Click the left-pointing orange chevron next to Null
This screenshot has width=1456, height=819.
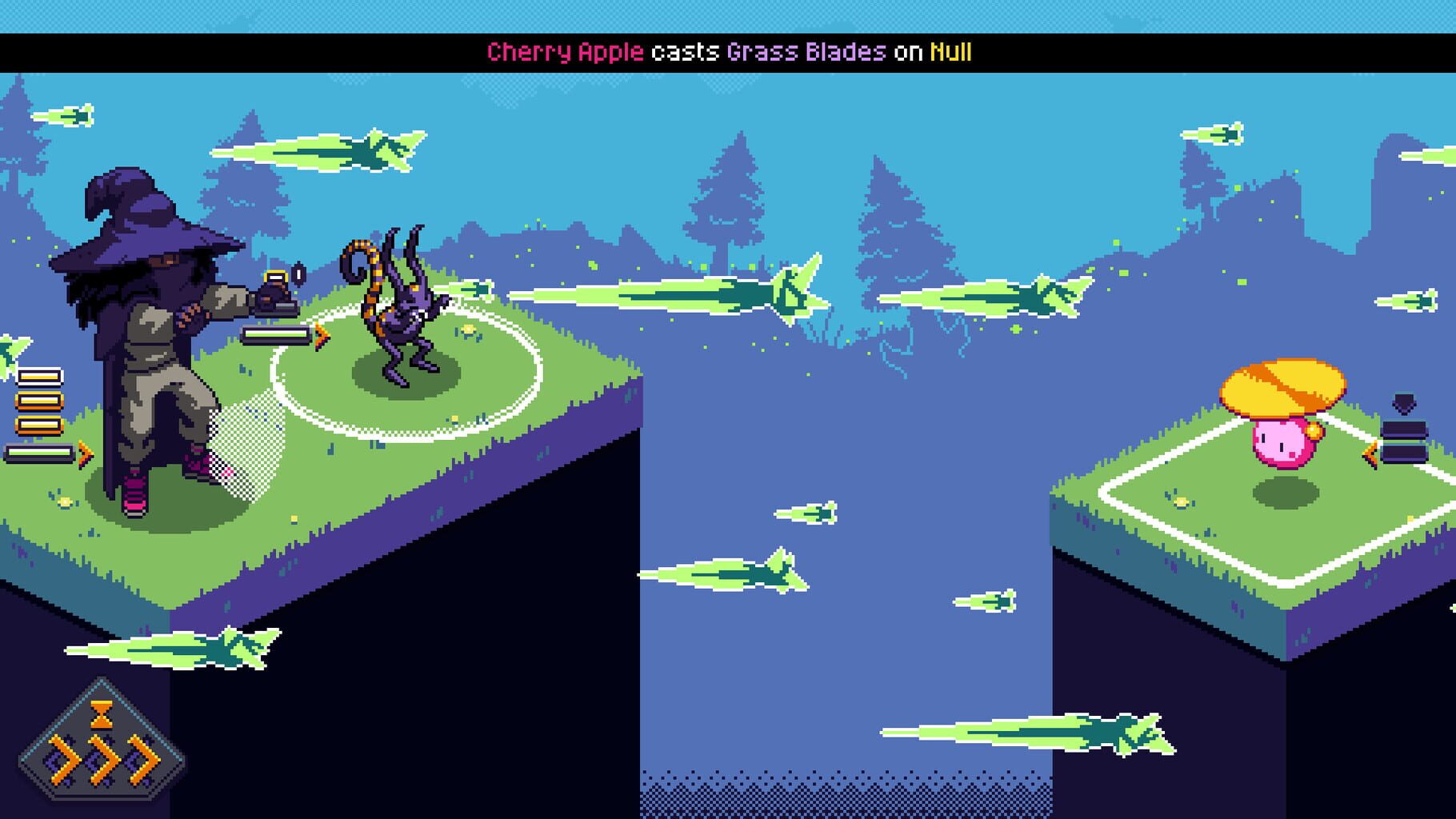pos(1370,453)
